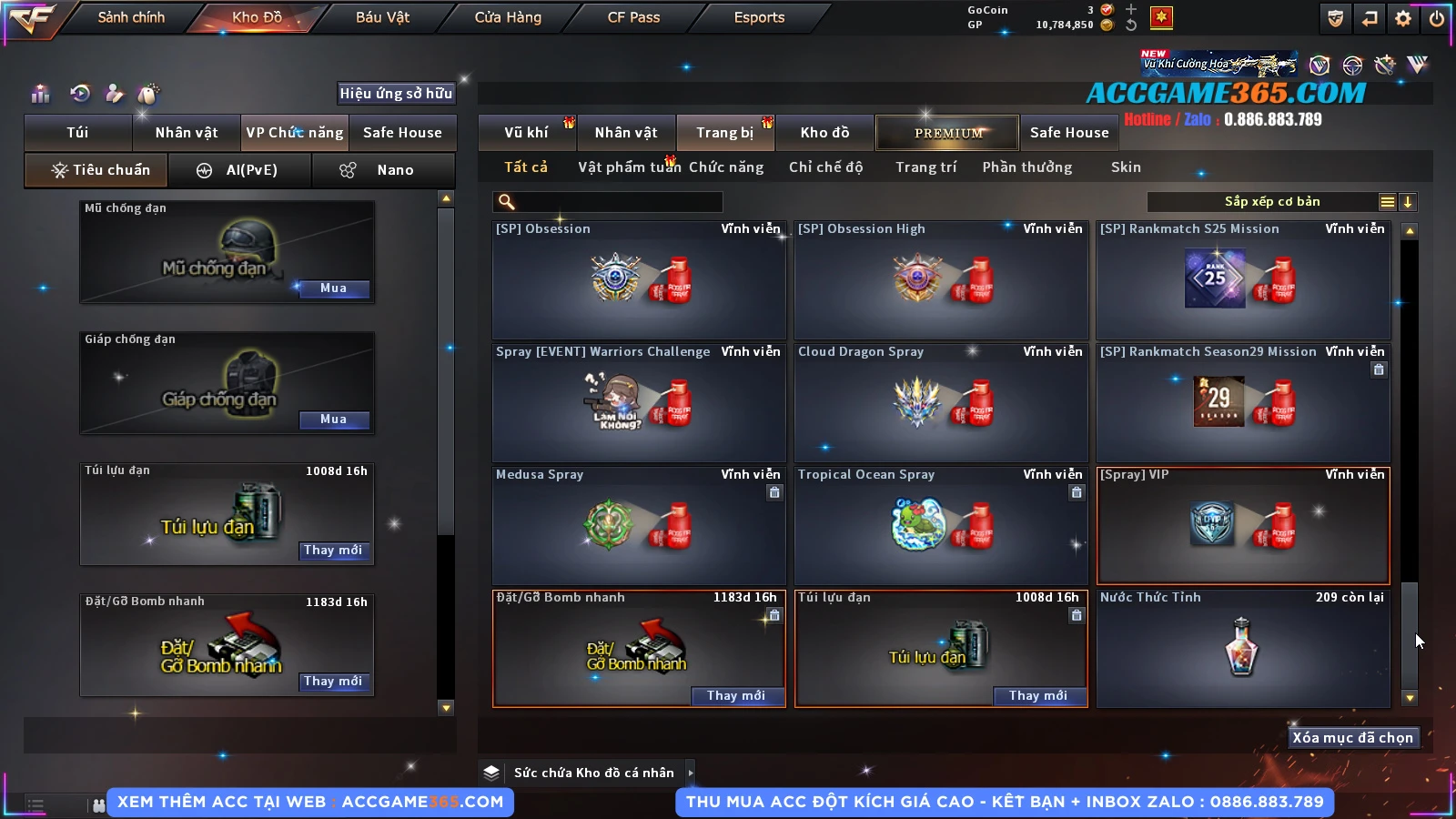1456x819 pixels.
Task: Open the Sắp xếp cơ bản sort dropdown
Action: tap(1271, 202)
